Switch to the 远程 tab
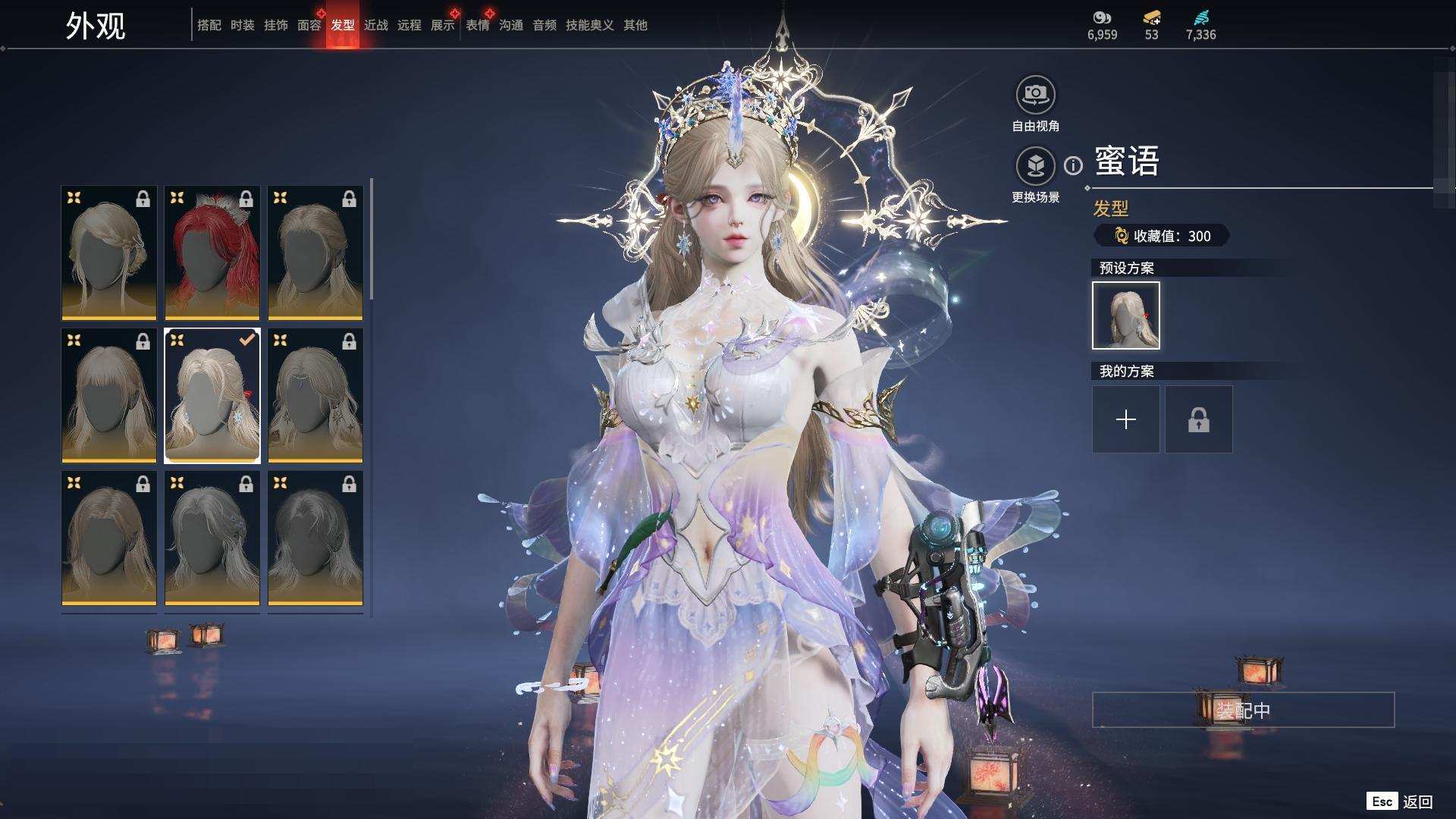 (x=409, y=25)
